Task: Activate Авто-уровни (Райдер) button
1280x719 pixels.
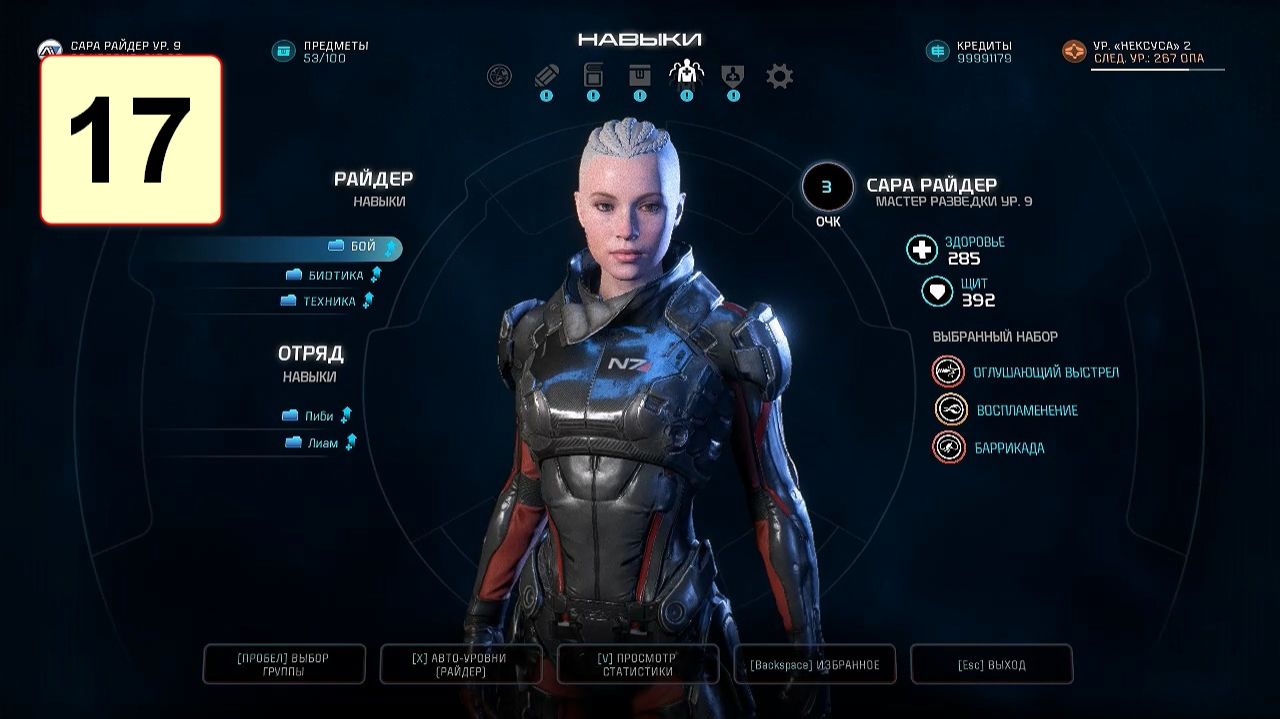Action: pyautogui.click(x=460, y=664)
